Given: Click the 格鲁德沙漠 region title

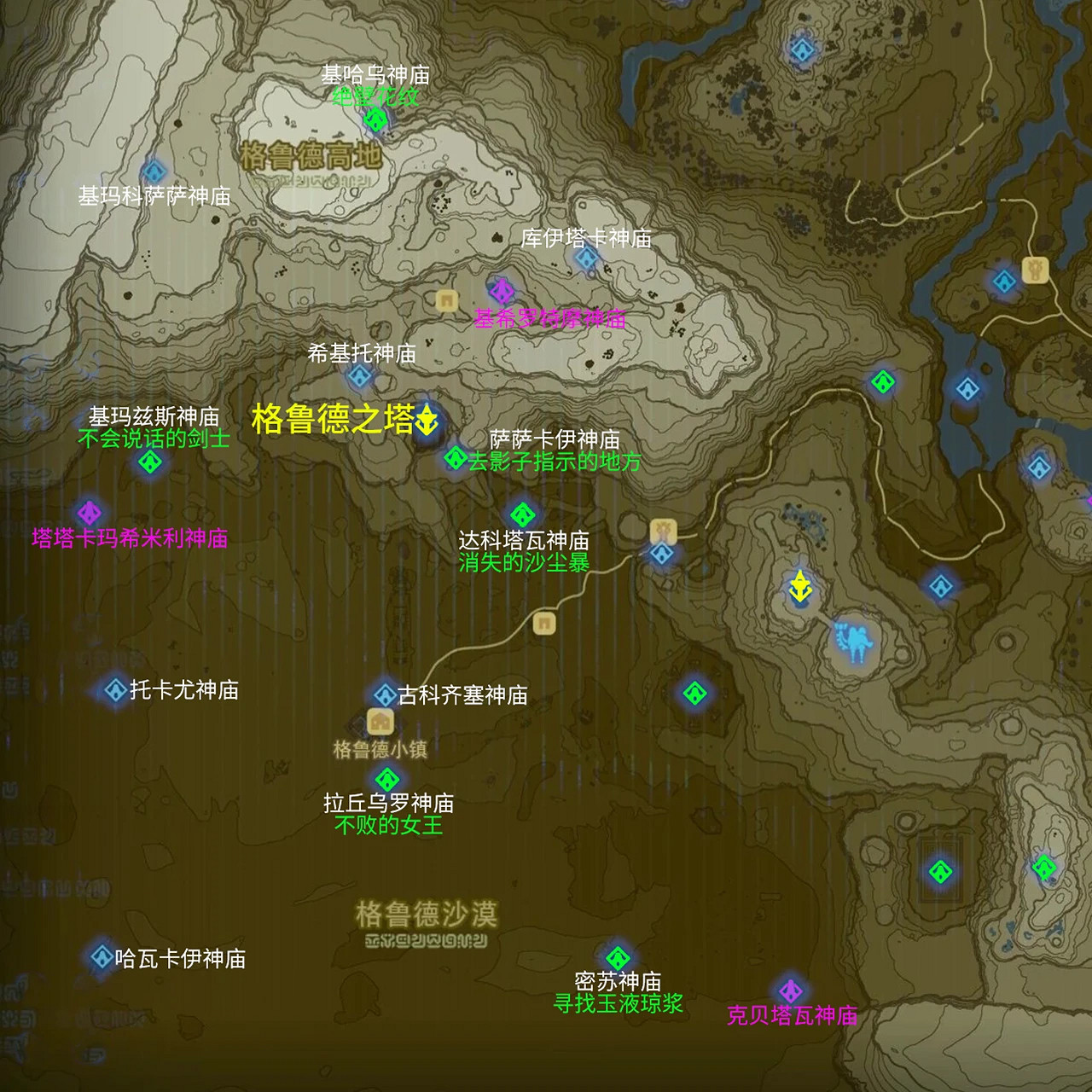Looking at the screenshot, I should pyautogui.click(x=427, y=913).
